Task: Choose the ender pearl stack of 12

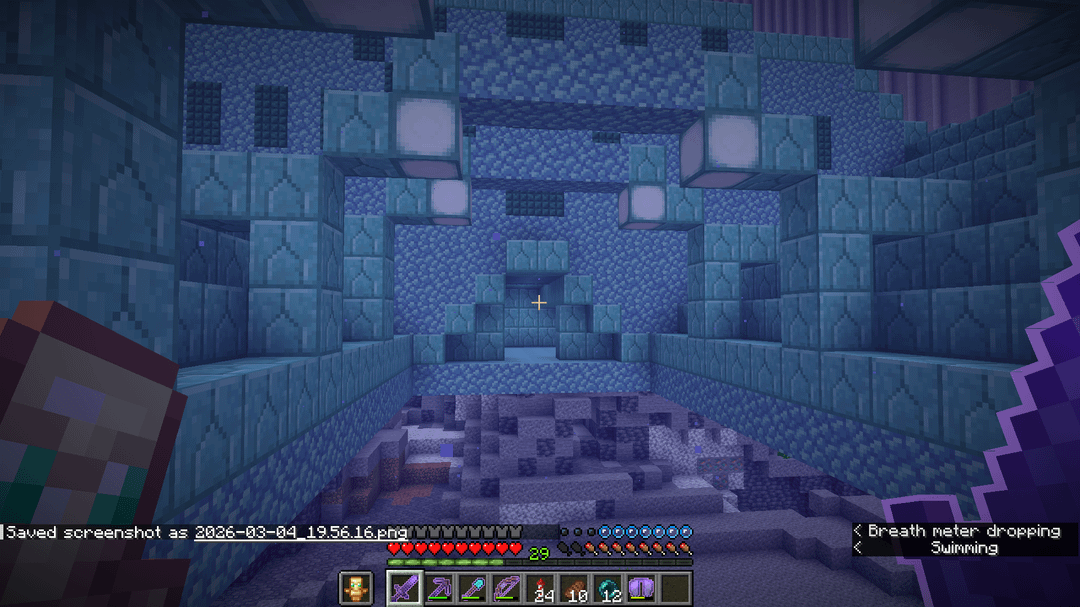Action: (608, 588)
